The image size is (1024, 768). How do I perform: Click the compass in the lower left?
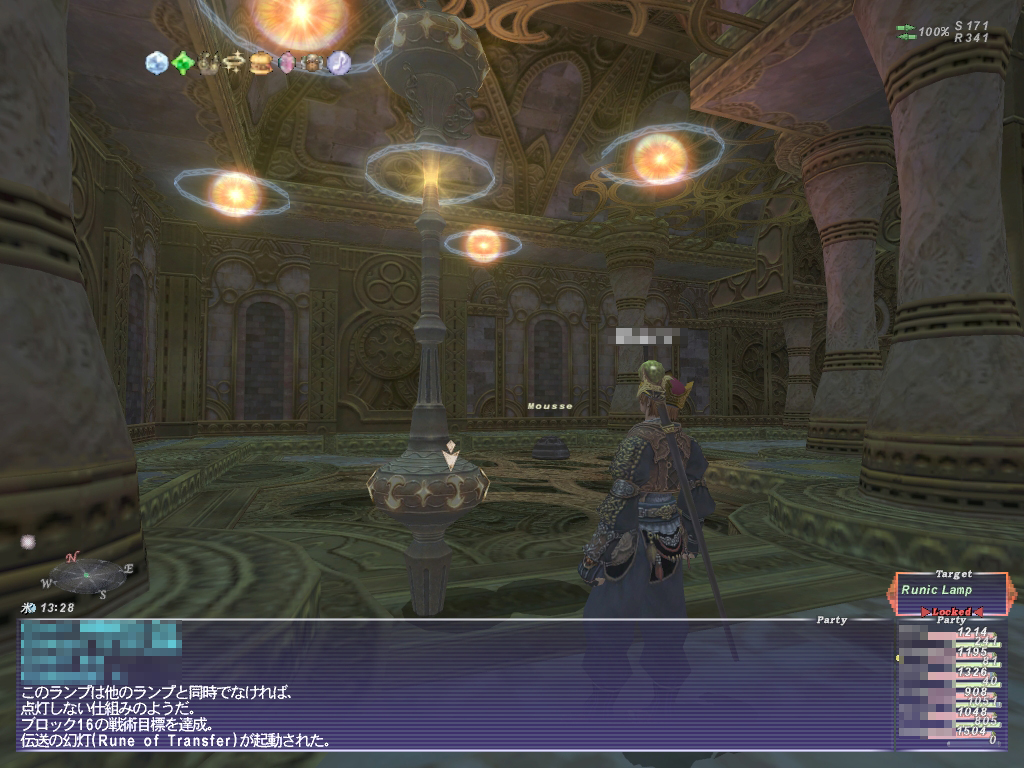pos(88,574)
